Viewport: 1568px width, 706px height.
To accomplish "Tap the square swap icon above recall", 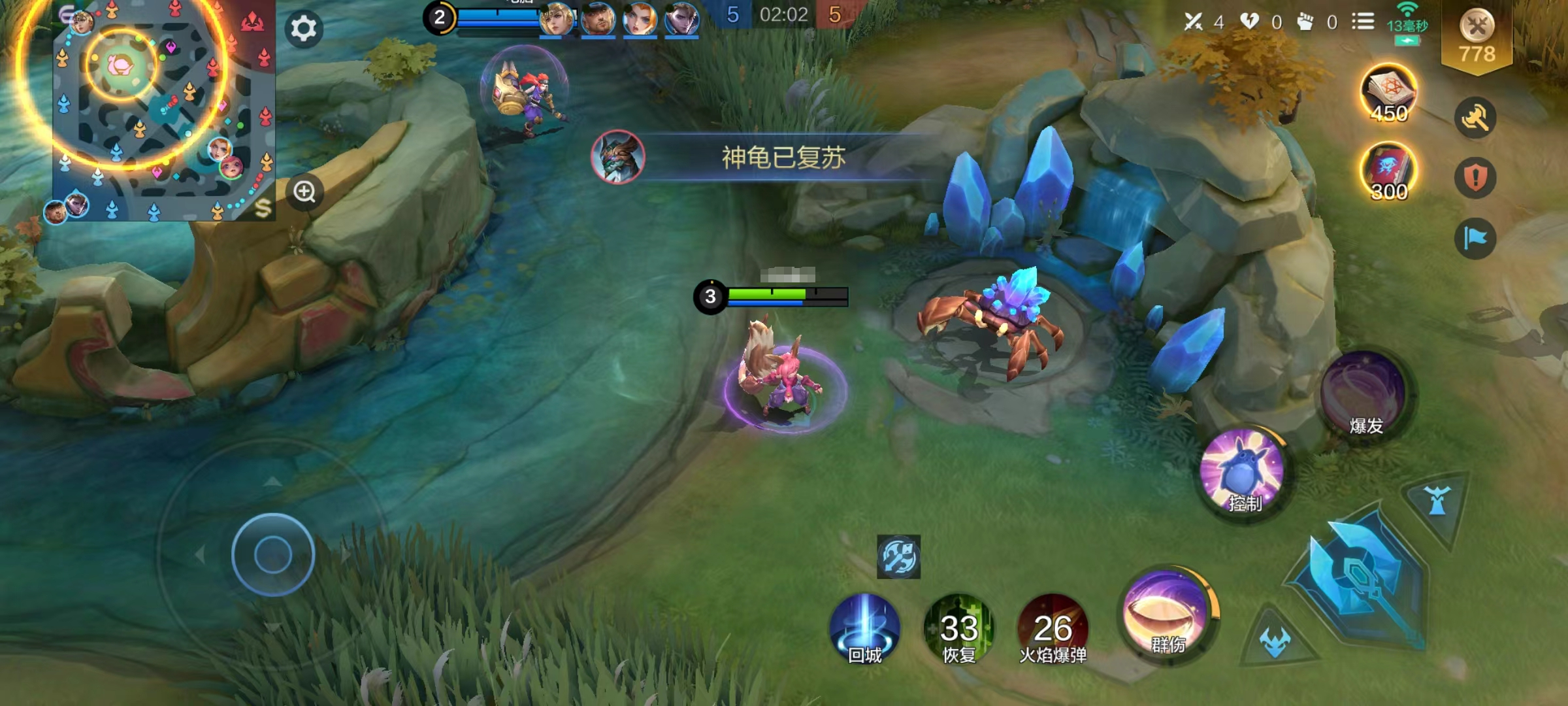I will click(x=898, y=557).
